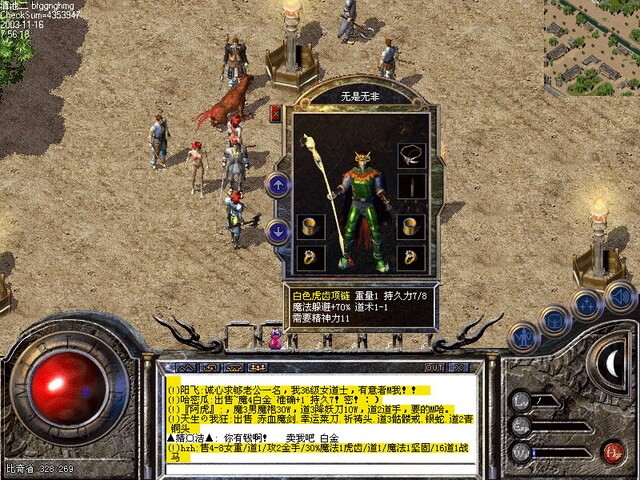Click the blue up arrow button
This screenshot has width=640, height=480.
pyautogui.click(x=278, y=185)
